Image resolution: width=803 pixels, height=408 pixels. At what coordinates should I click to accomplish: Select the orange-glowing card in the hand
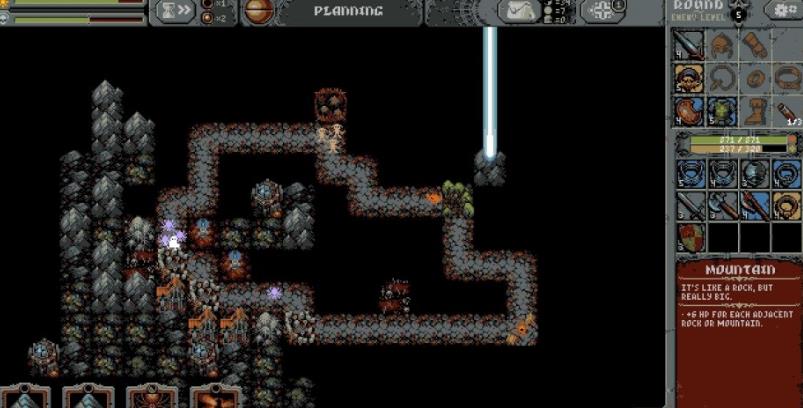coord(213,397)
